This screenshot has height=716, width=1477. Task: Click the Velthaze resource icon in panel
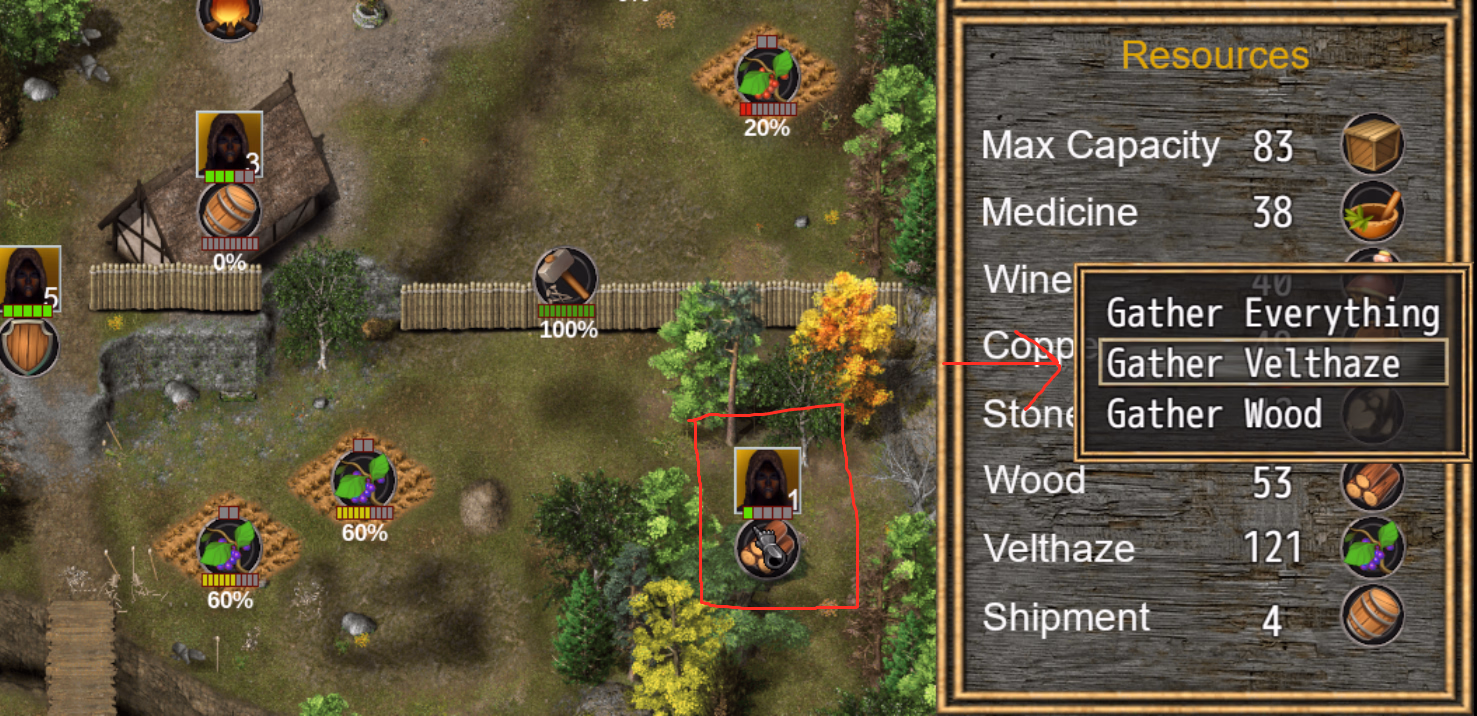pyautogui.click(x=1373, y=549)
